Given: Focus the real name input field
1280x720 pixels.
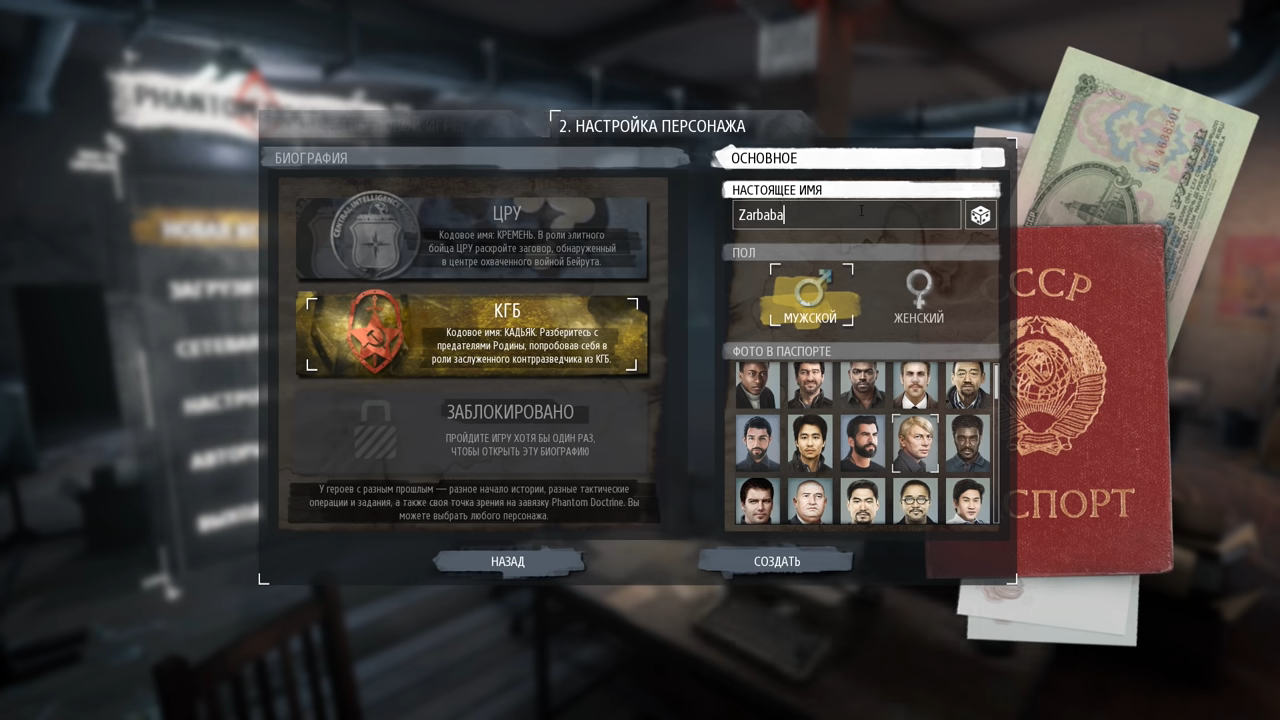Looking at the screenshot, I should [846, 215].
